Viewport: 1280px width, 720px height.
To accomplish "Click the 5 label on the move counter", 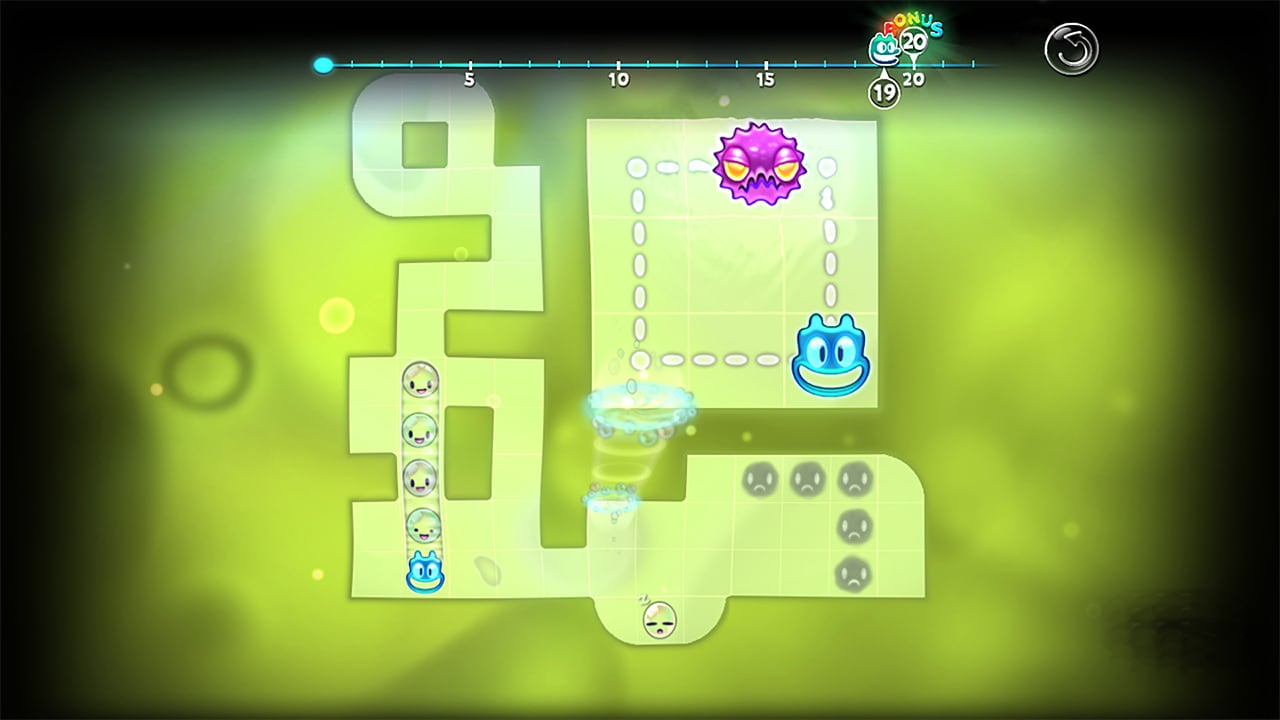I will pyautogui.click(x=469, y=78).
